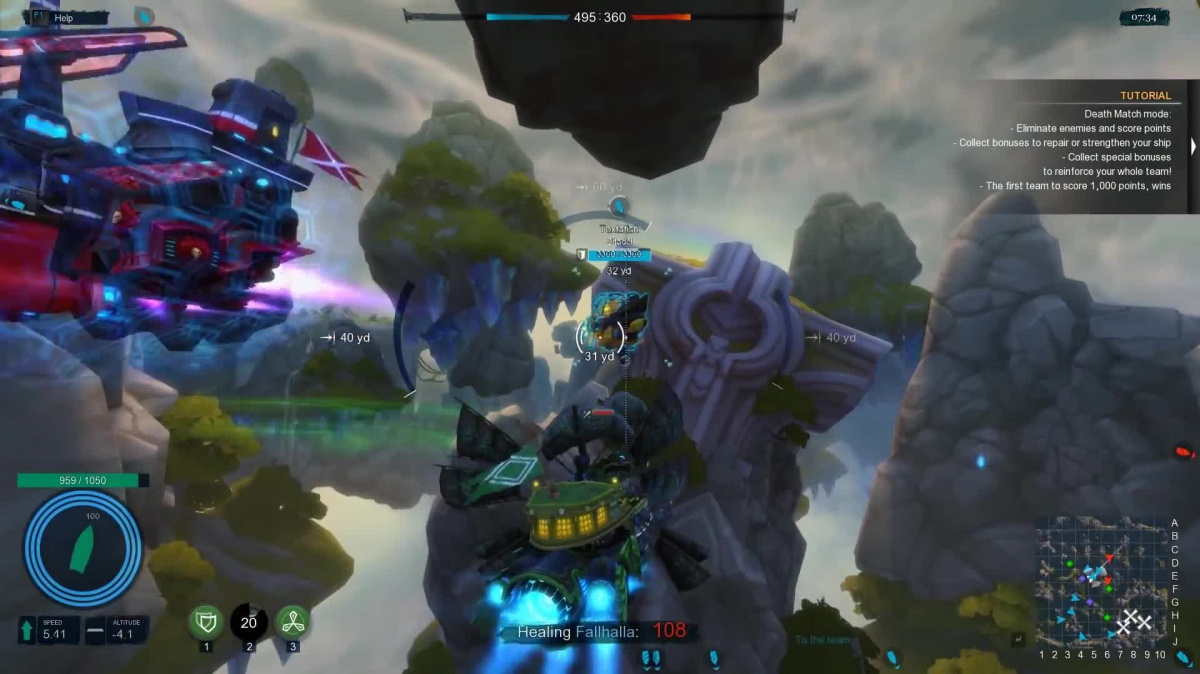Viewport: 1200px width, 674px height.
Task: Click the chat enter arrow button
Action: coord(1018,639)
